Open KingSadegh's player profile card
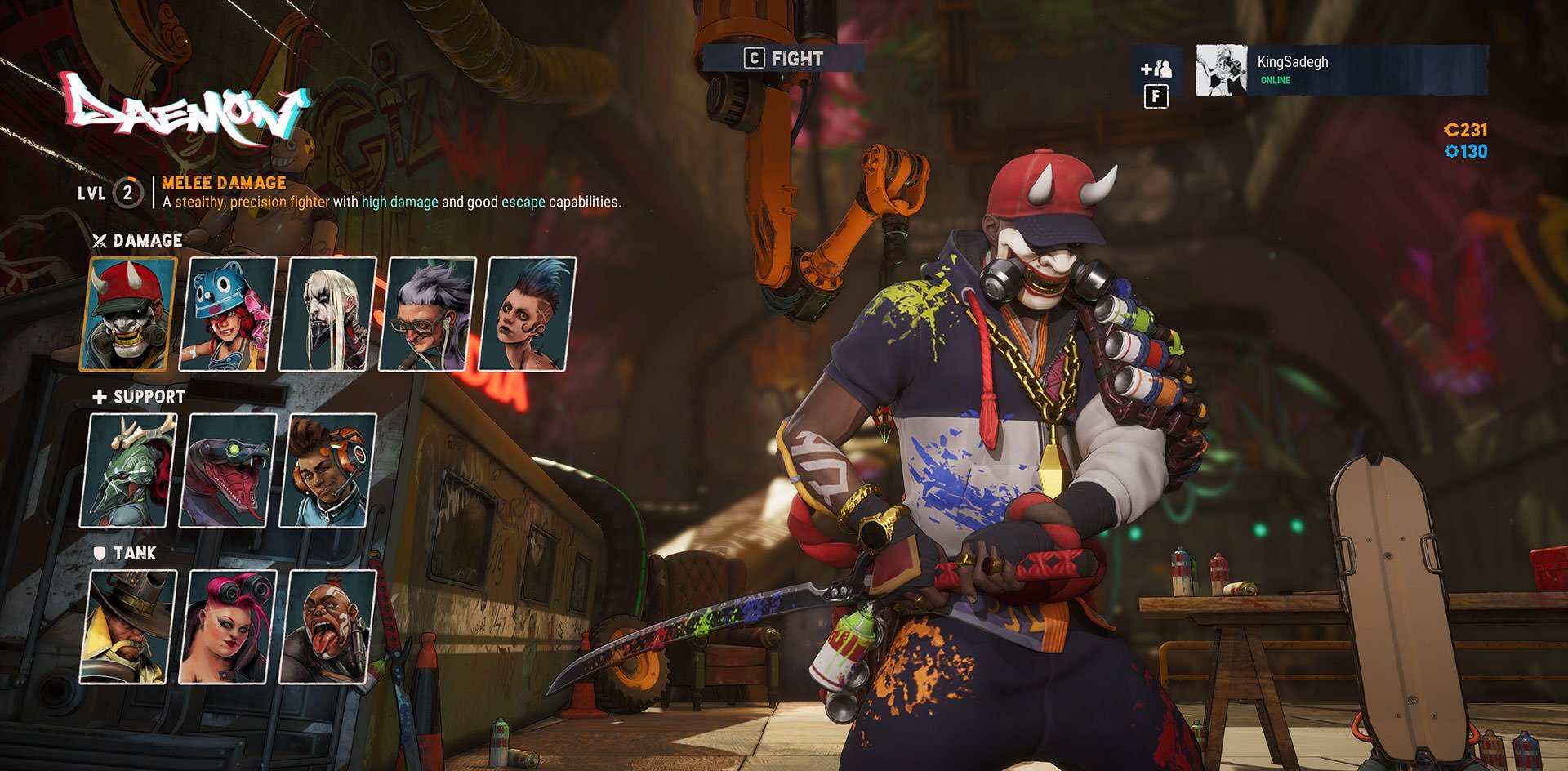Viewport: 1568px width, 771px height. coord(1341,70)
